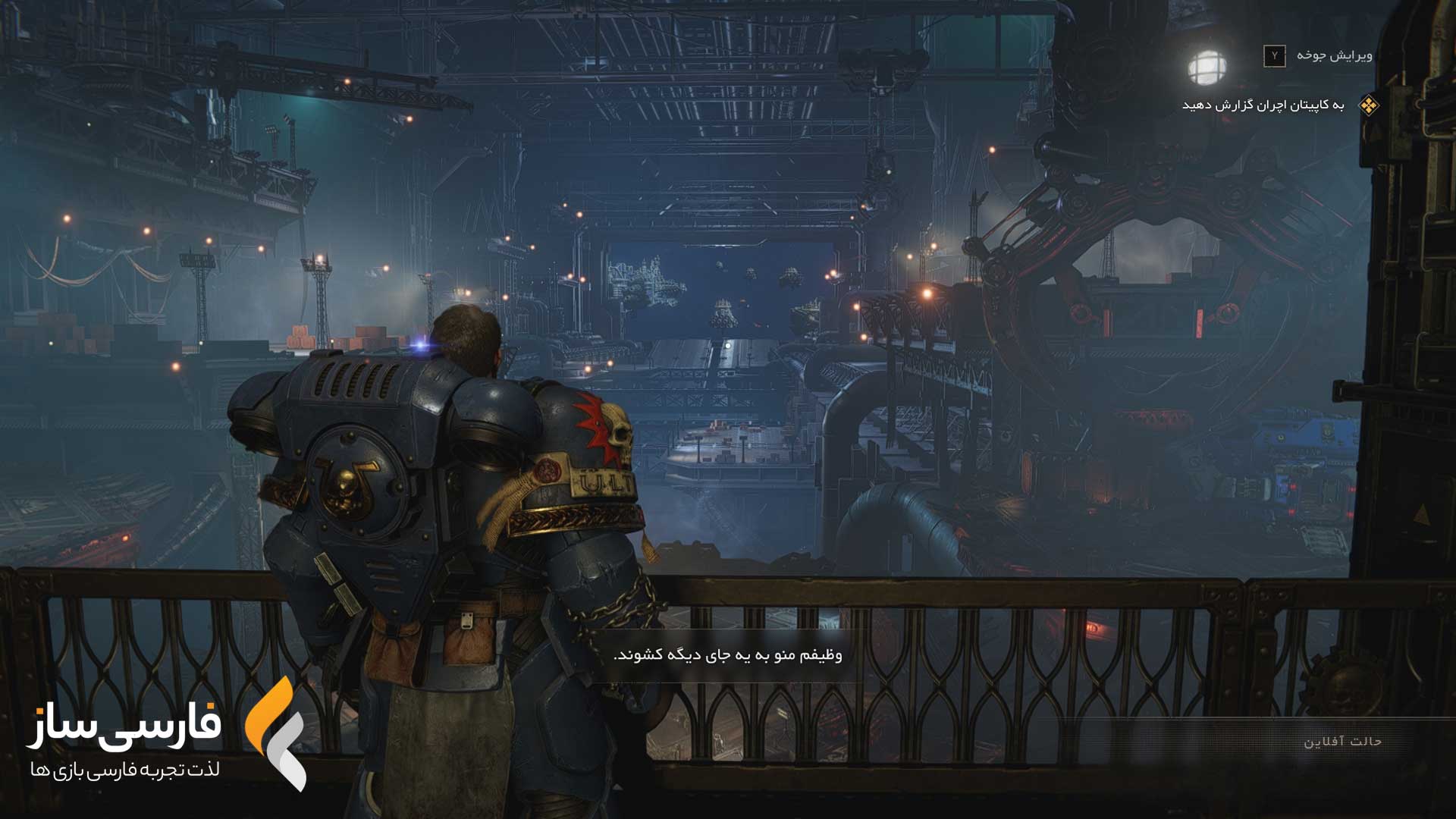Screen dimensions: 1456x819
Task: Select the report to Captain Acheran objective
Action: 1263,105
